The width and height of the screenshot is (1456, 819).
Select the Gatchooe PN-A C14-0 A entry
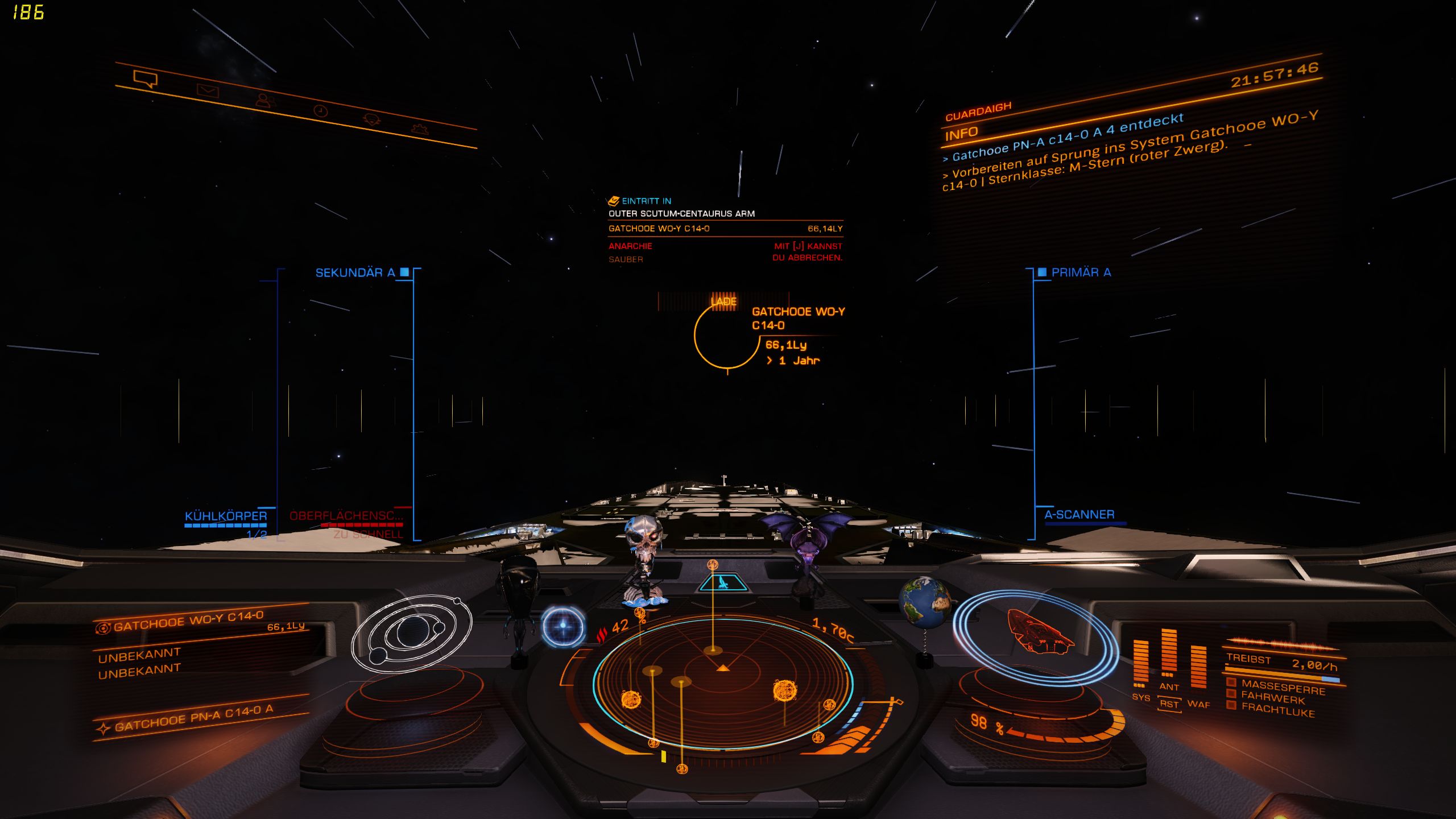(x=193, y=718)
